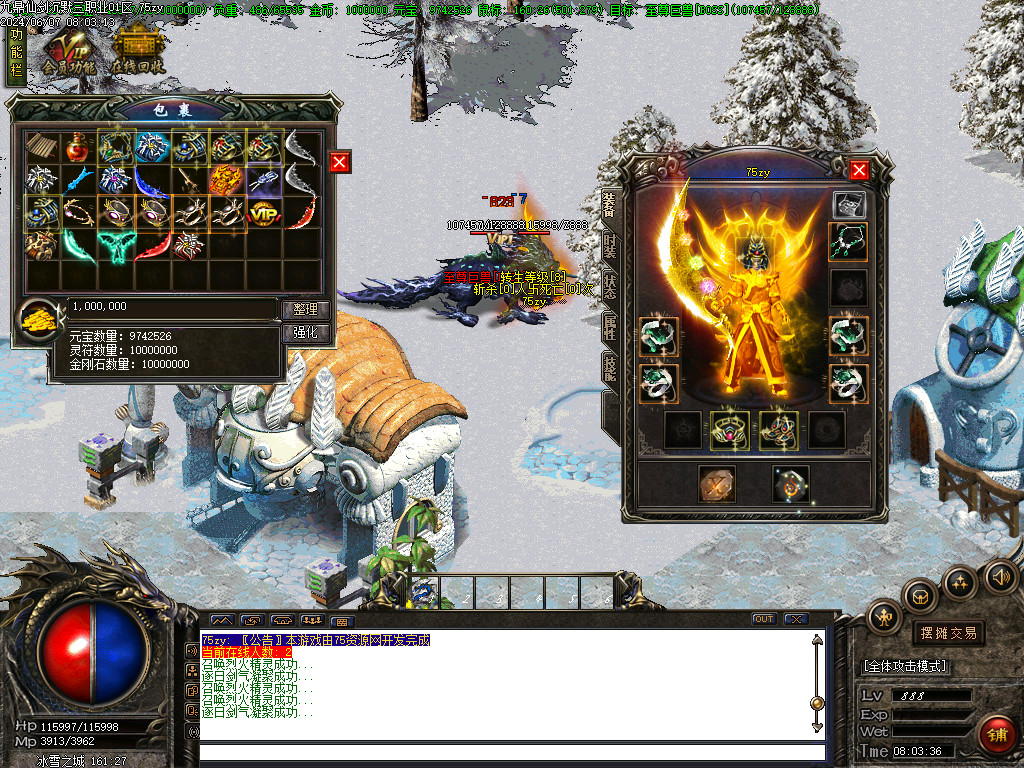This screenshot has height=768, width=1024.
Task: Select the equipped green jade necklace slot
Action: [848, 241]
